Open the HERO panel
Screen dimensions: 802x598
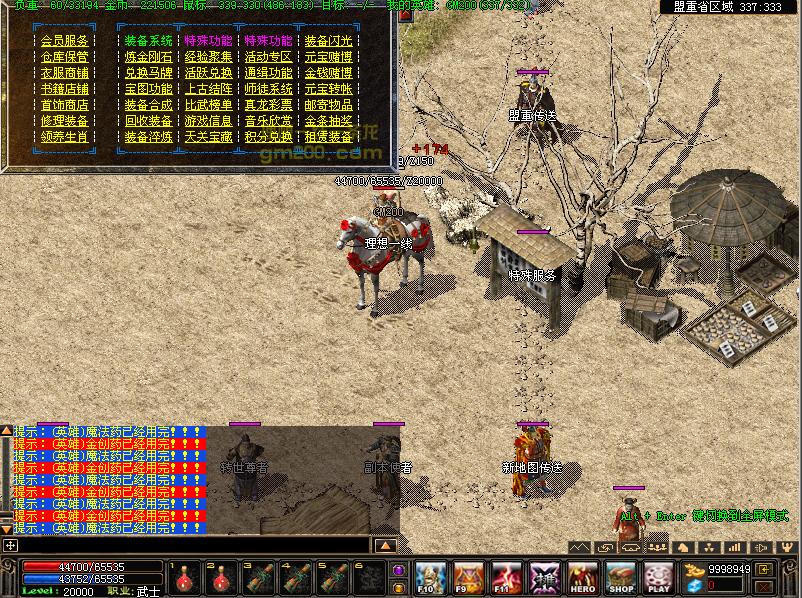tap(583, 578)
